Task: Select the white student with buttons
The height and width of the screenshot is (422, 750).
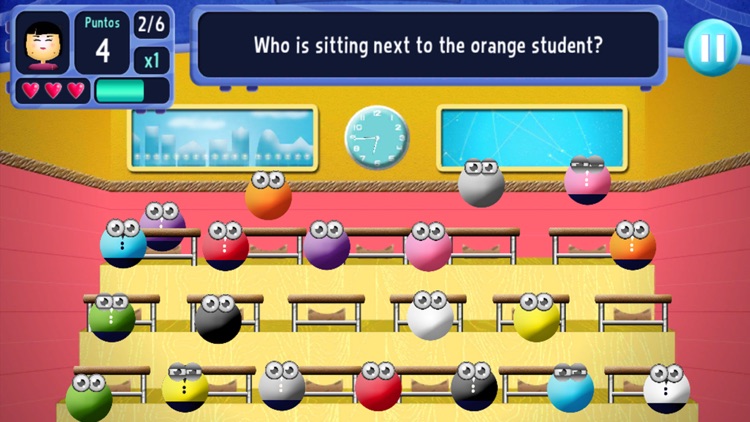Action: coord(667,389)
